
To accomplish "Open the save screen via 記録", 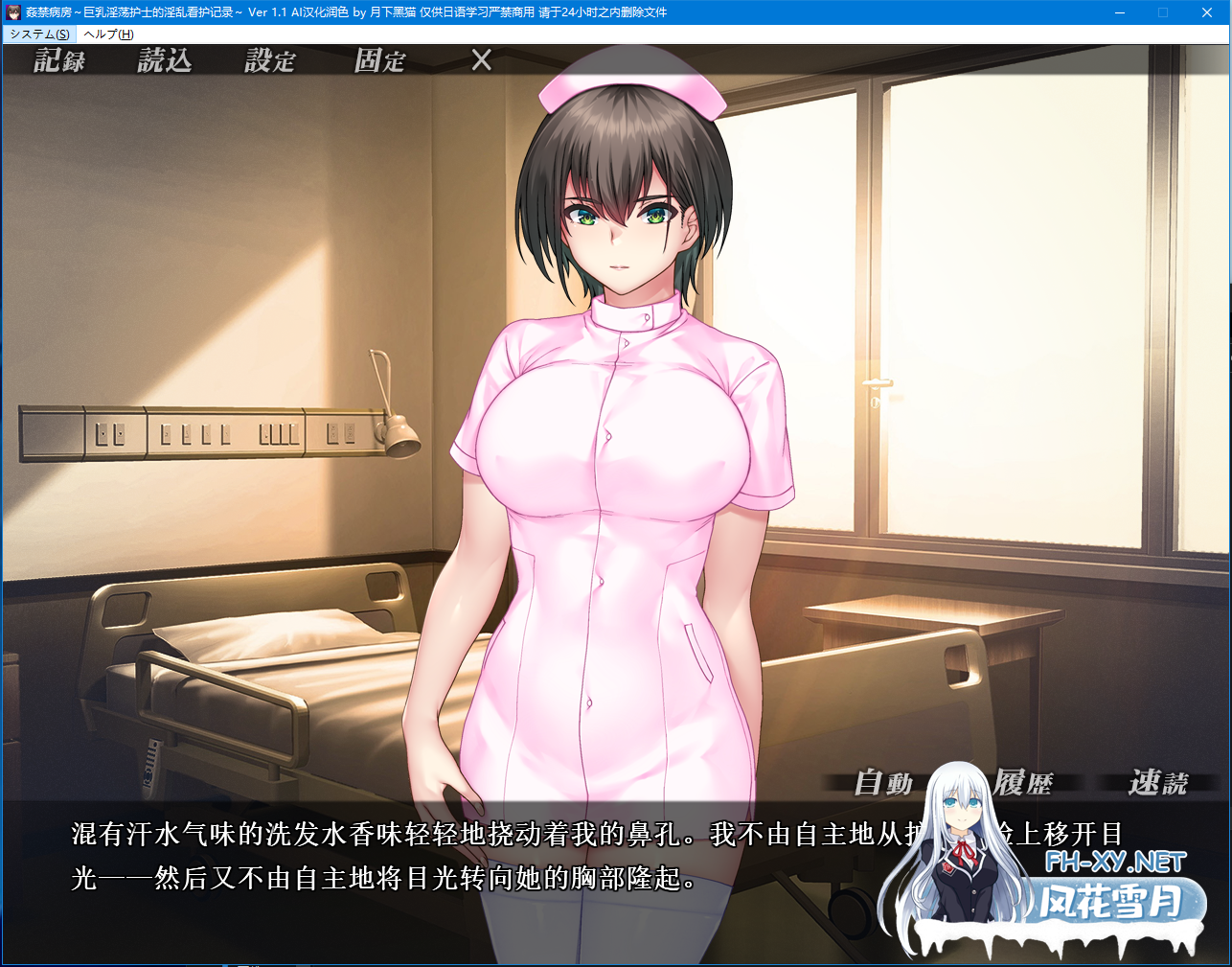I will tap(59, 61).
